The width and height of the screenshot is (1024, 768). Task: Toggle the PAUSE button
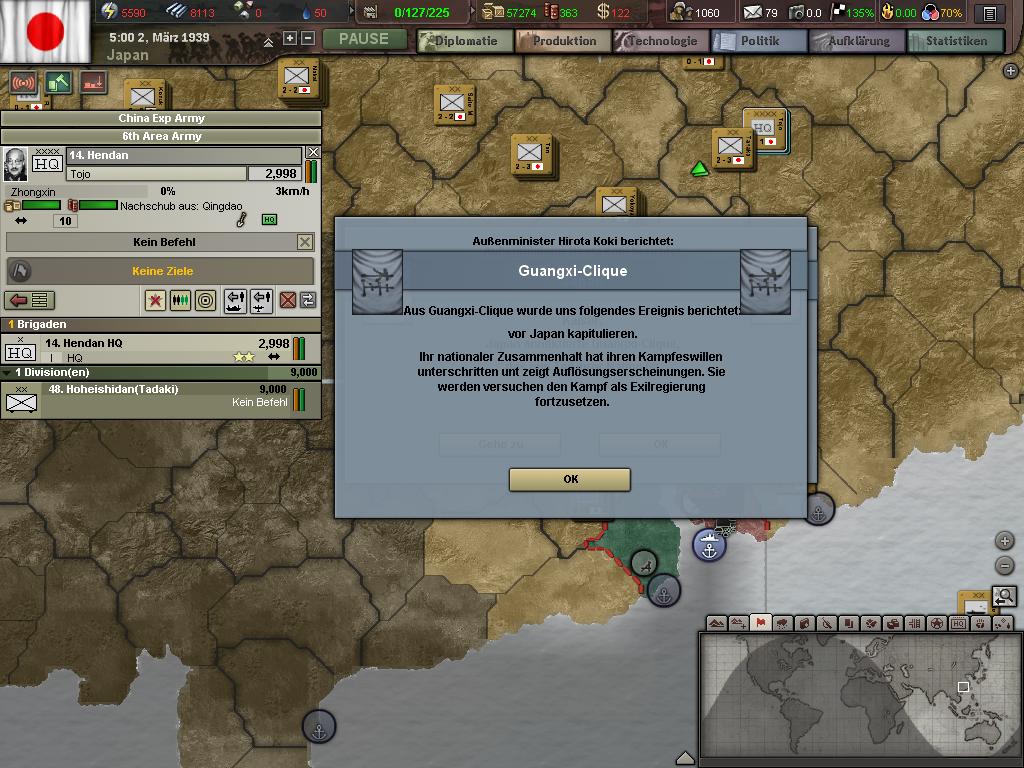tap(363, 39)
